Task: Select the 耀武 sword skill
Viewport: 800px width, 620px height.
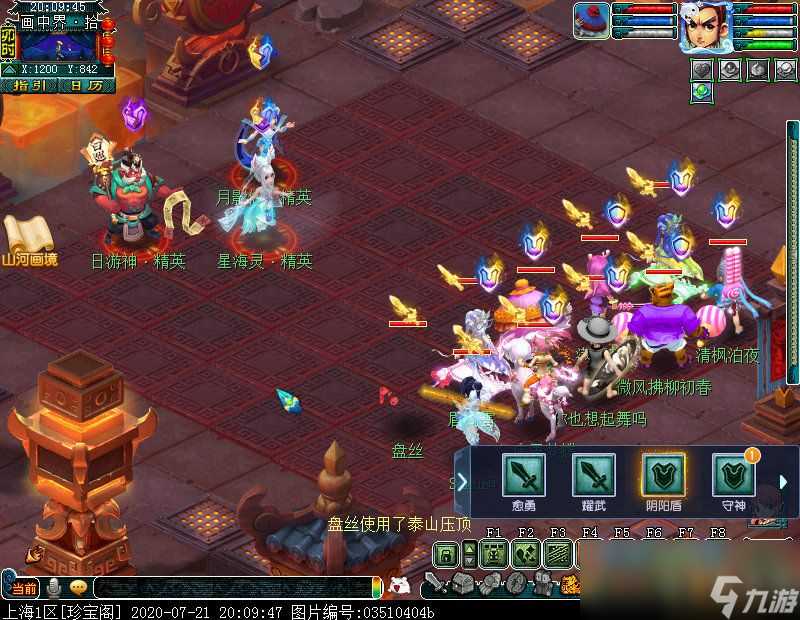Action: 593,476
